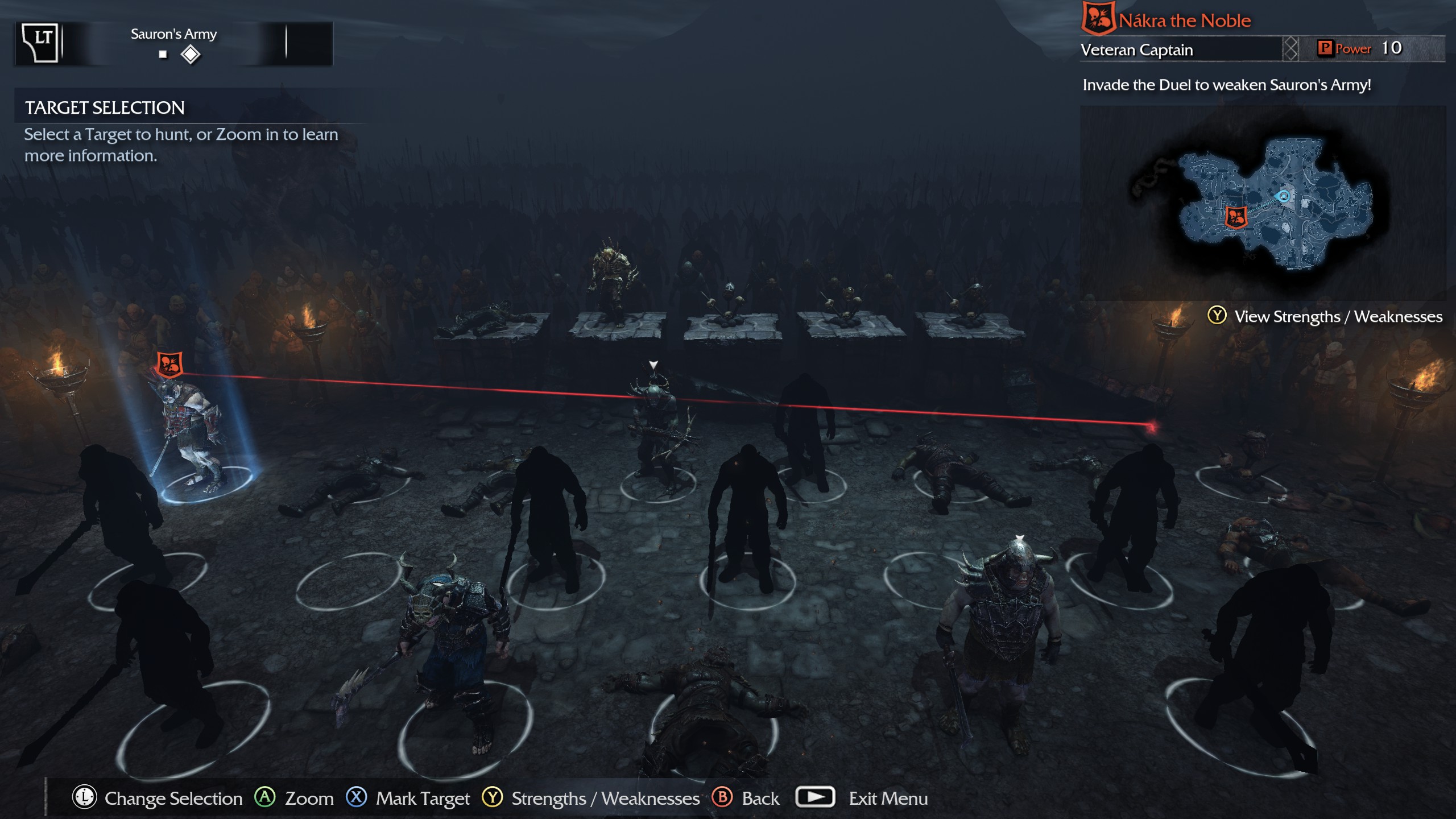1456x819 pixels.
Task: Choose the Zoom option in the bottom bar
Action: point(309,799)
